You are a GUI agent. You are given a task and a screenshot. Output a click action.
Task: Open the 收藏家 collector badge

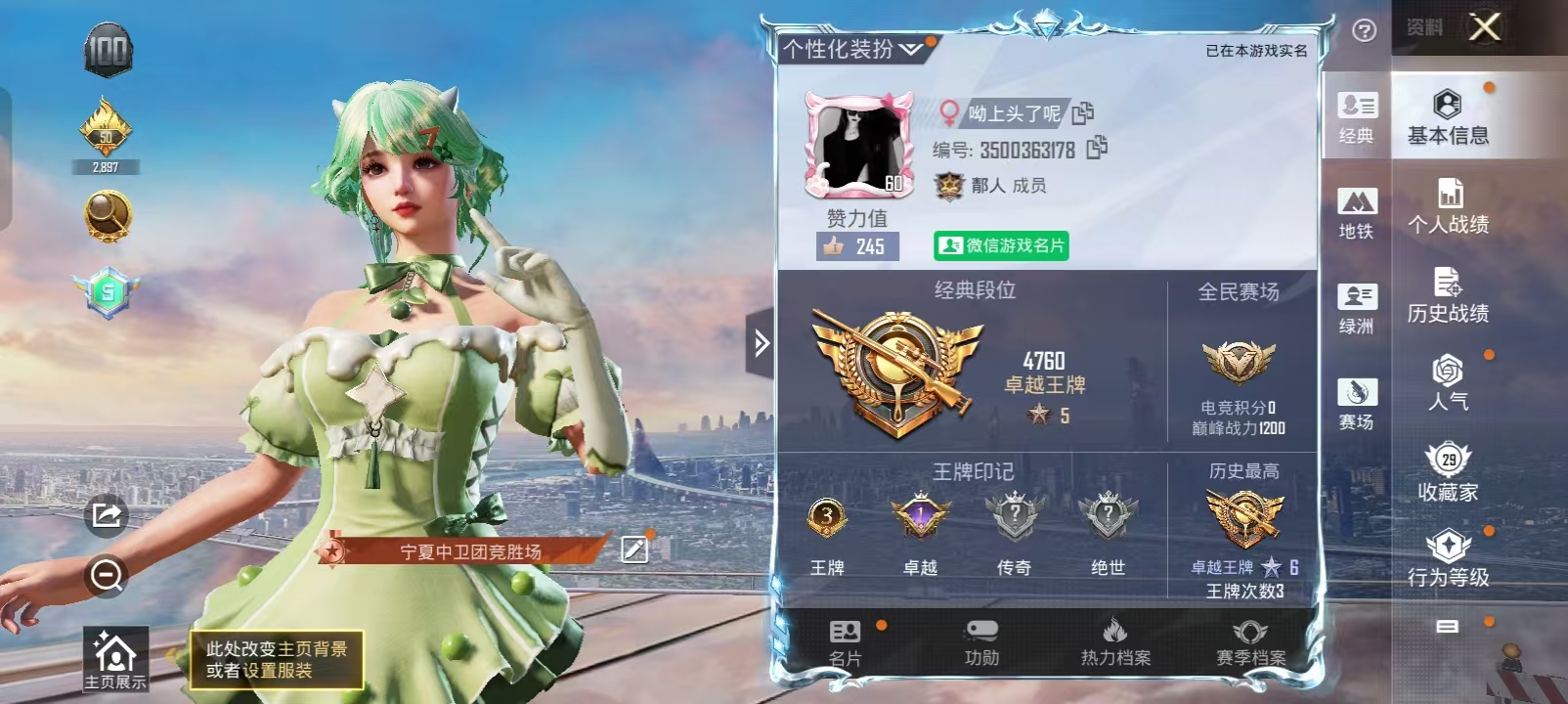click(x=1450, y=473)
